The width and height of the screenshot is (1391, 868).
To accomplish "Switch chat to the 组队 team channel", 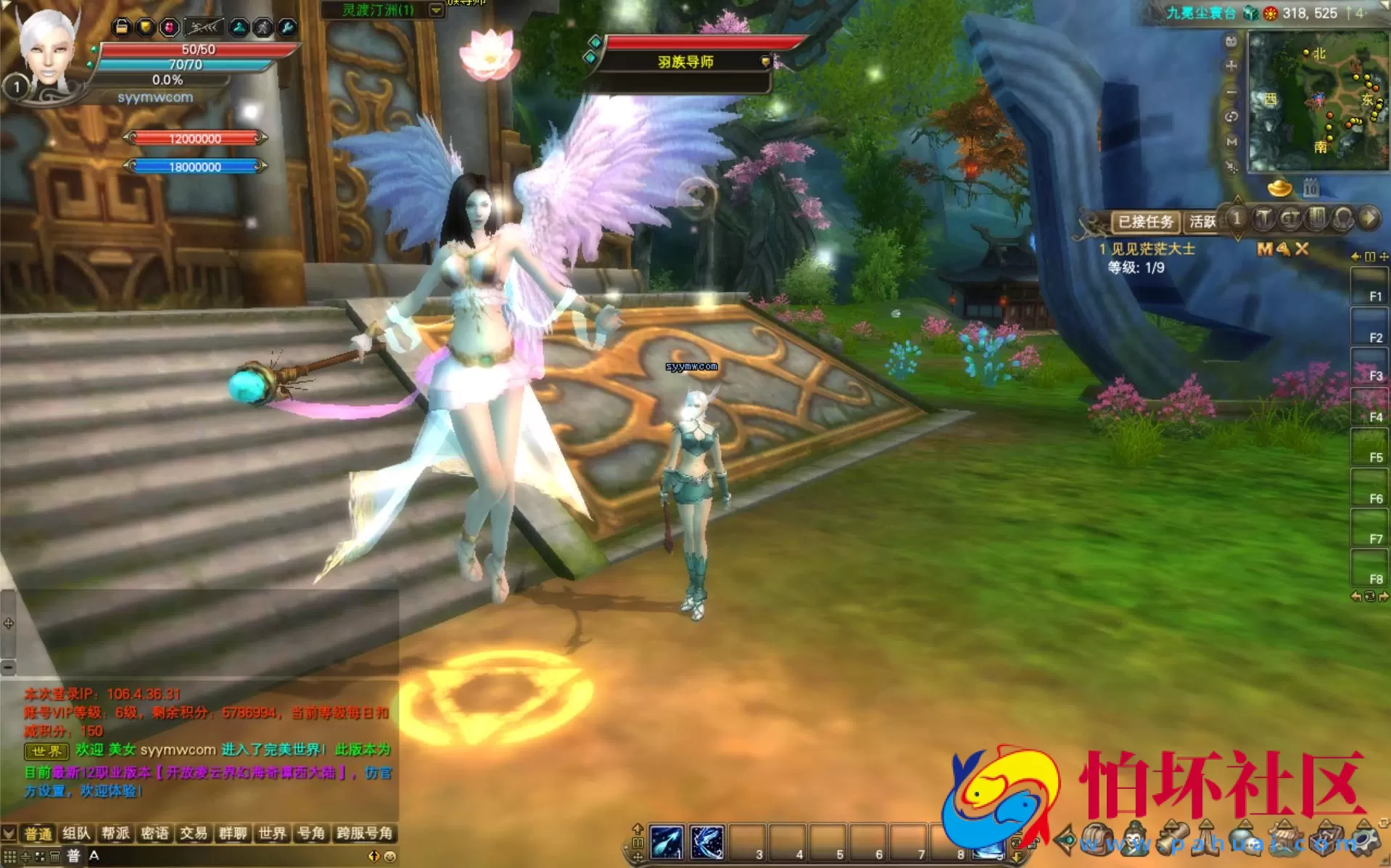I will tap(76, 833).
